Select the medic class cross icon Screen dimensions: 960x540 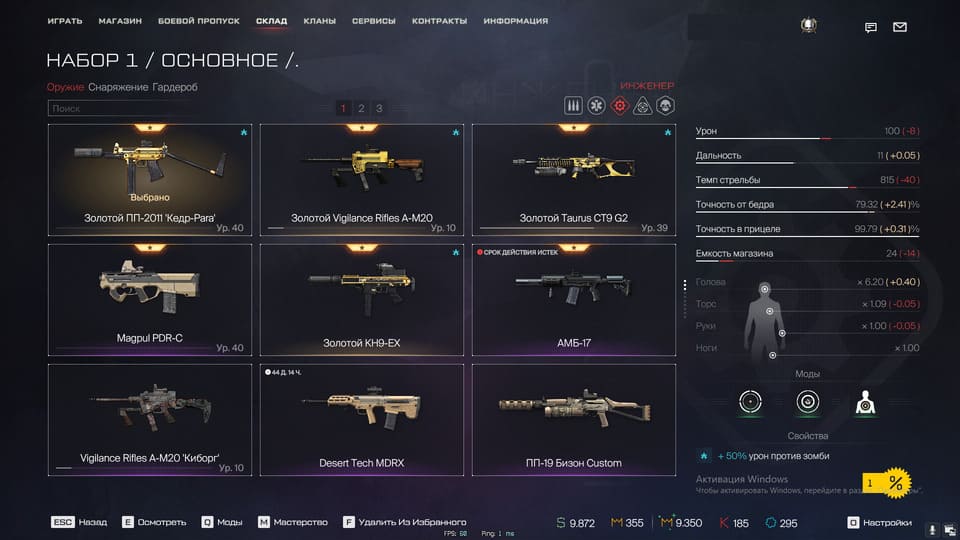coord(596,106)
